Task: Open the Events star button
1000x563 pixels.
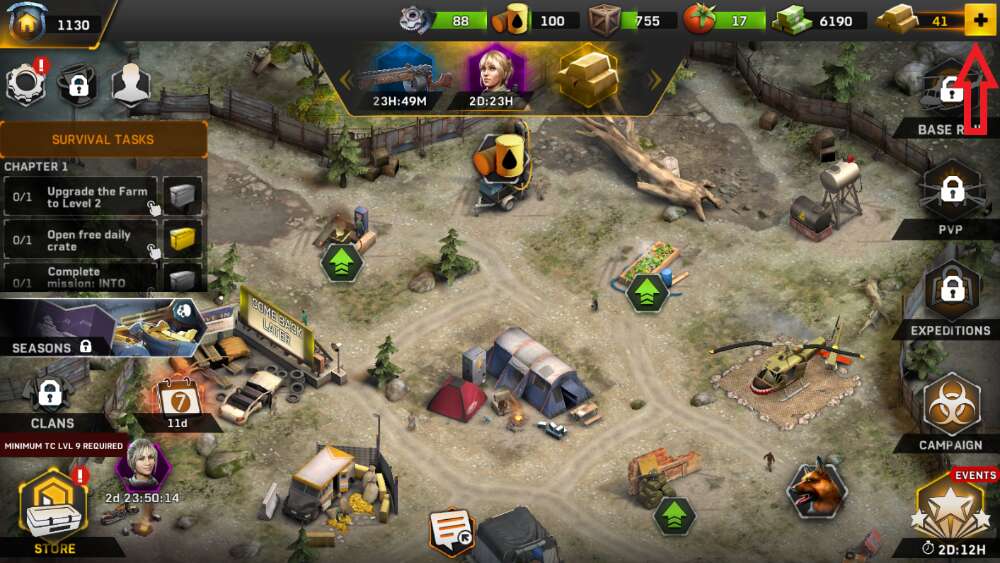Action: point(952,510)
